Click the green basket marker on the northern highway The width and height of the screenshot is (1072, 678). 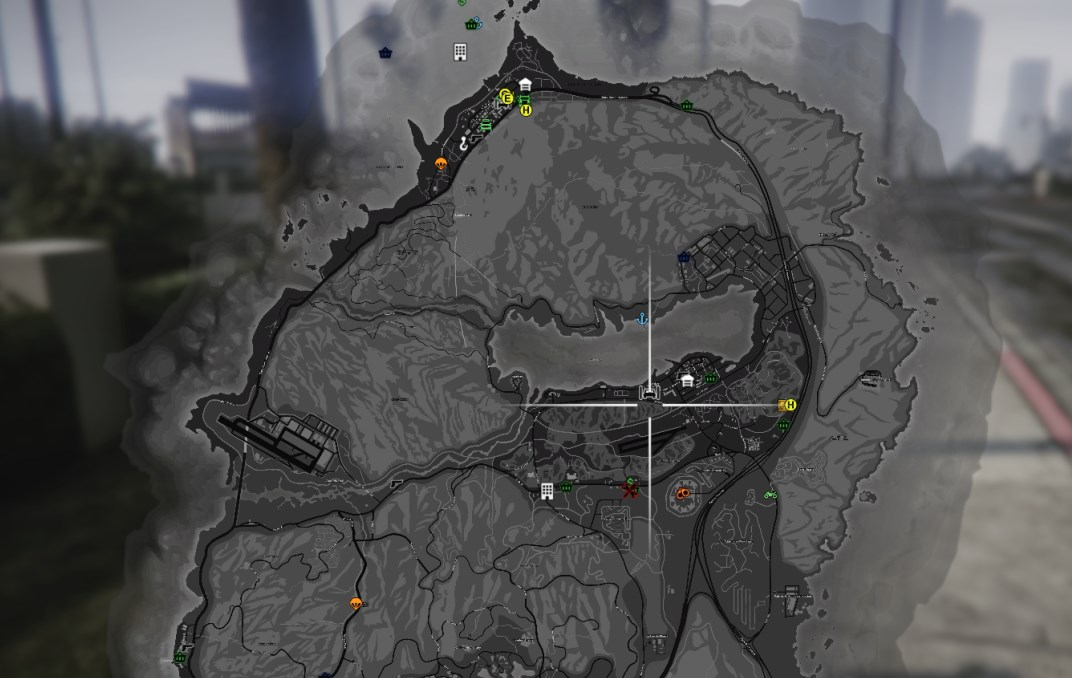click(687, 105)
